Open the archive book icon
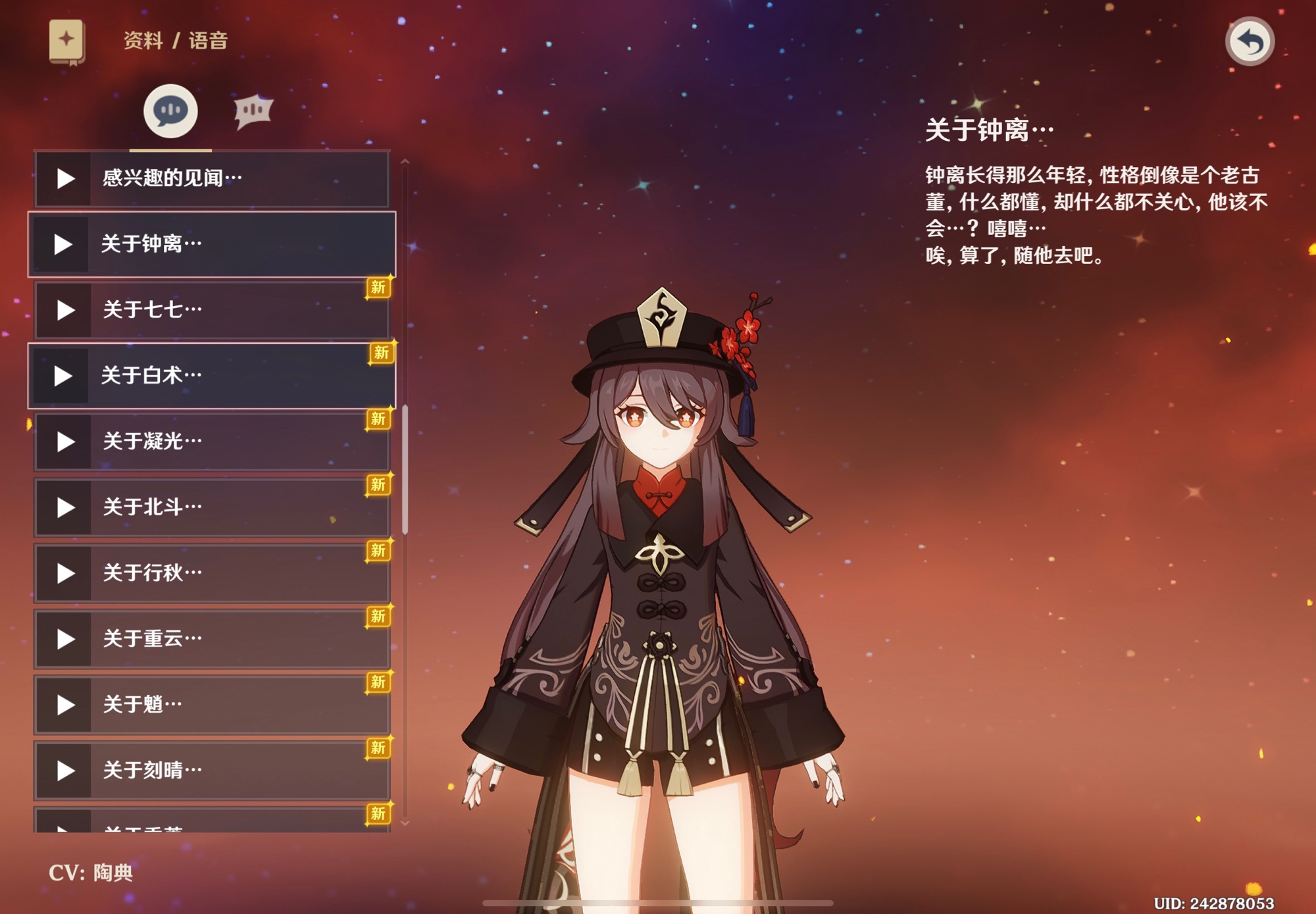Image resolution: width=1316 pixels, height=914 pixels. [66, 41]
